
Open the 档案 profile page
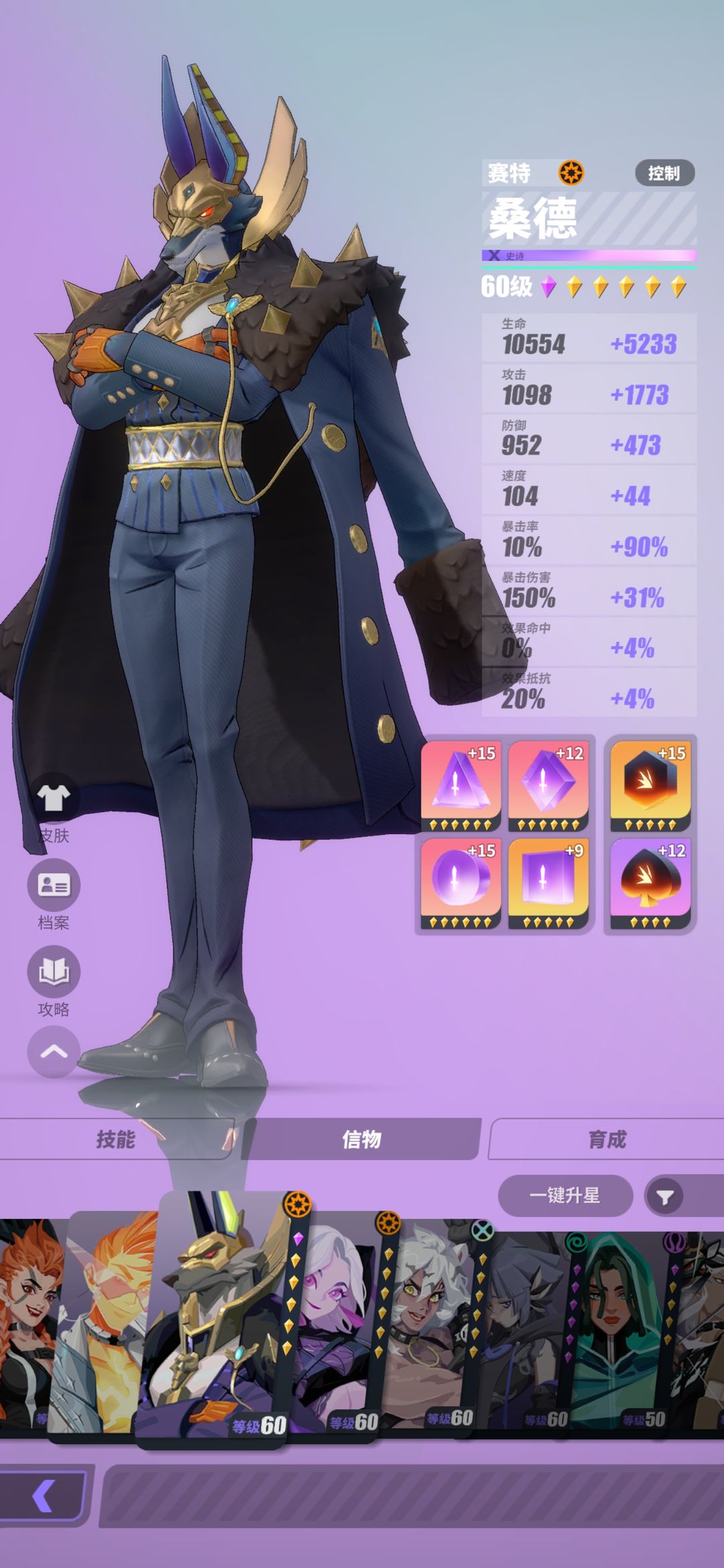54,886
